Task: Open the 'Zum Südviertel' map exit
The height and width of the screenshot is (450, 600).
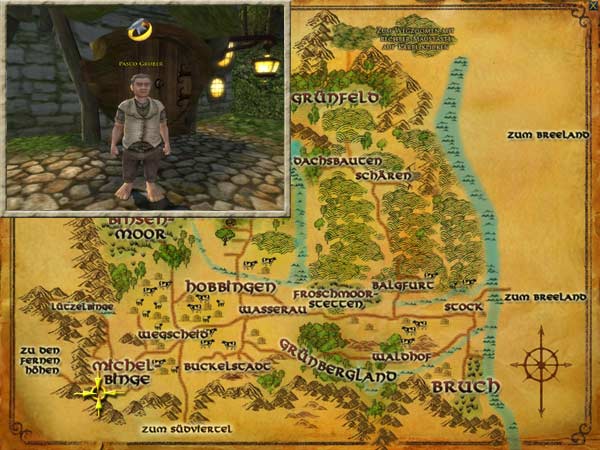Action: coord(186,429)
